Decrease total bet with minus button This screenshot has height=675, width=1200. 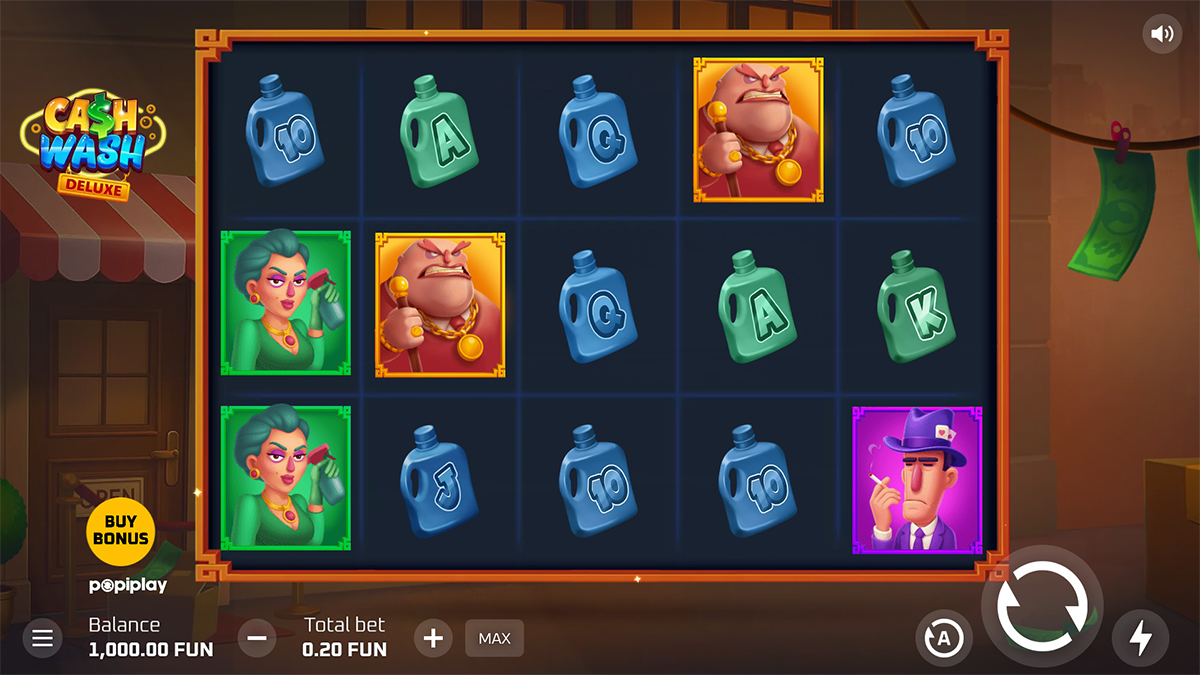pyautogui.click(x=257, y=638)
